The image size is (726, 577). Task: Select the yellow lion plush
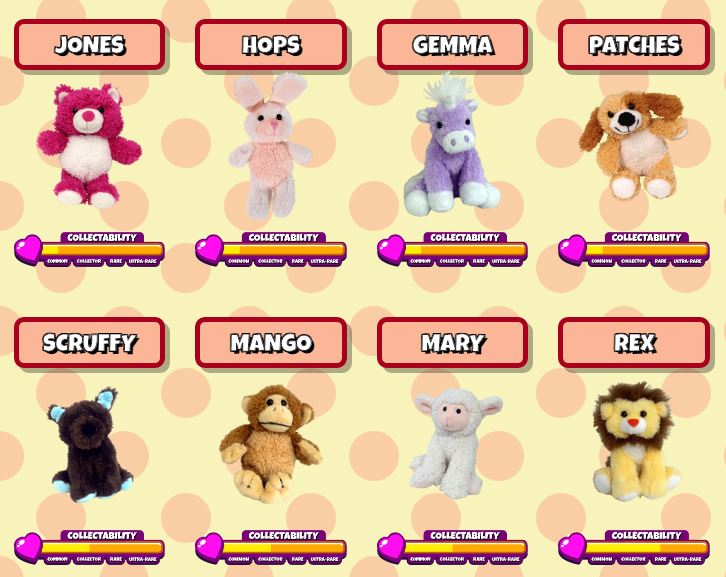coord(632,442)
